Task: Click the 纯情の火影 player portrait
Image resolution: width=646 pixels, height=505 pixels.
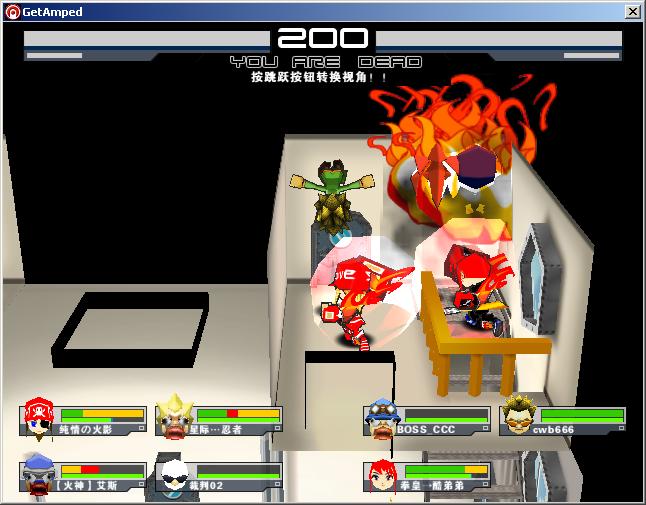Action: [x=39, y=418]
